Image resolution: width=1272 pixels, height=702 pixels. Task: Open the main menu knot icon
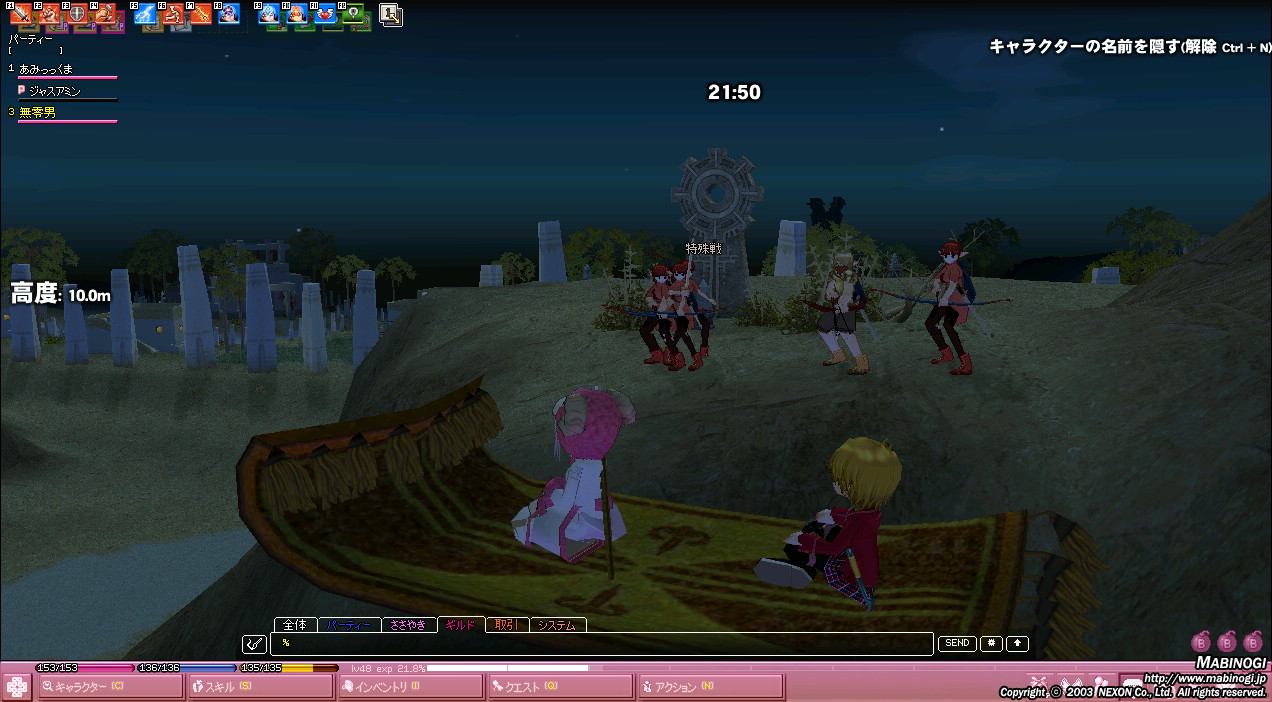click(16, 687)
